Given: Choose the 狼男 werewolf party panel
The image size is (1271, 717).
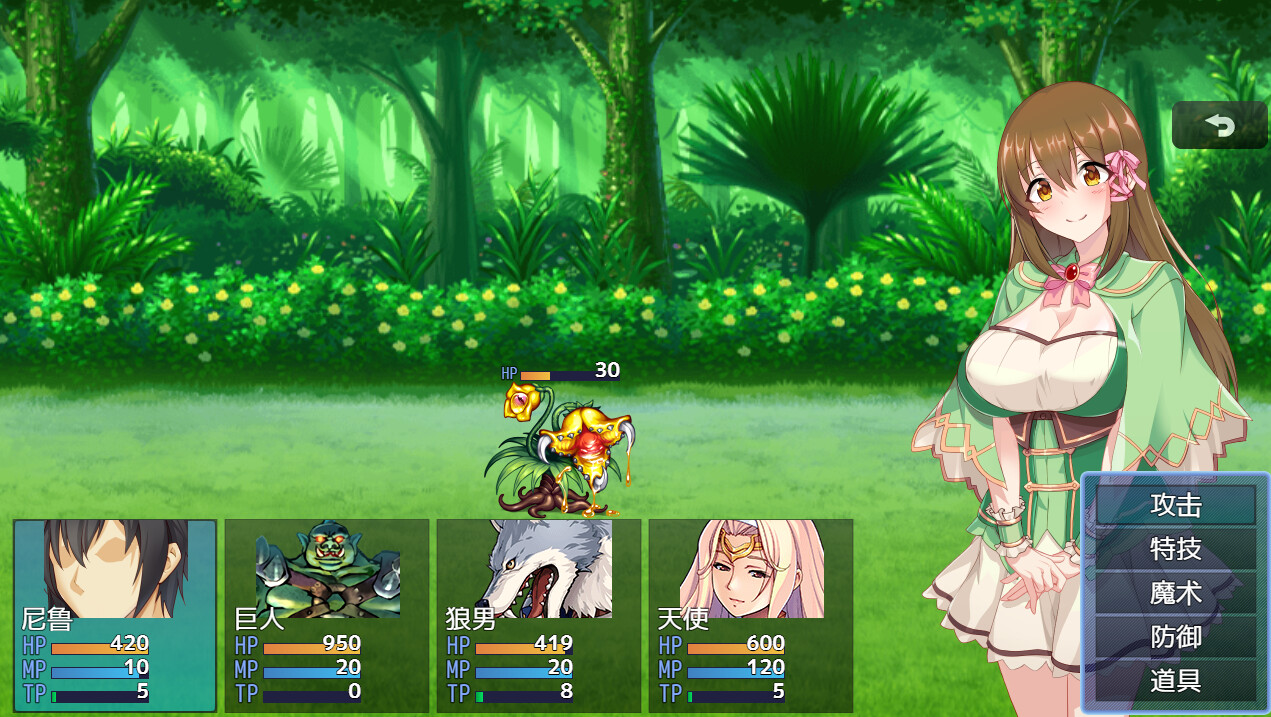Looking at the screenshot, I should pos(539,615).
